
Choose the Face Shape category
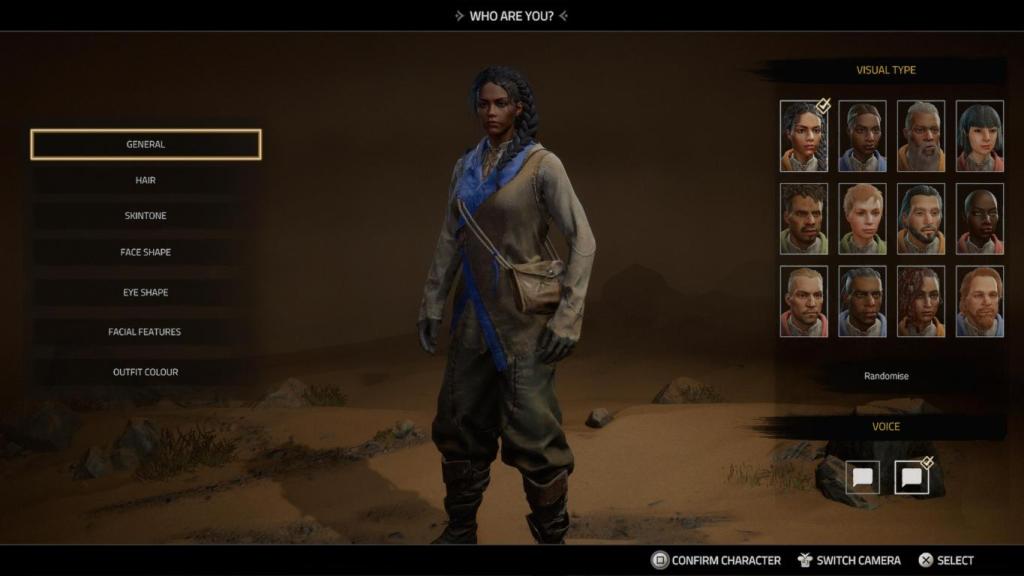click(x=146, y=252)
